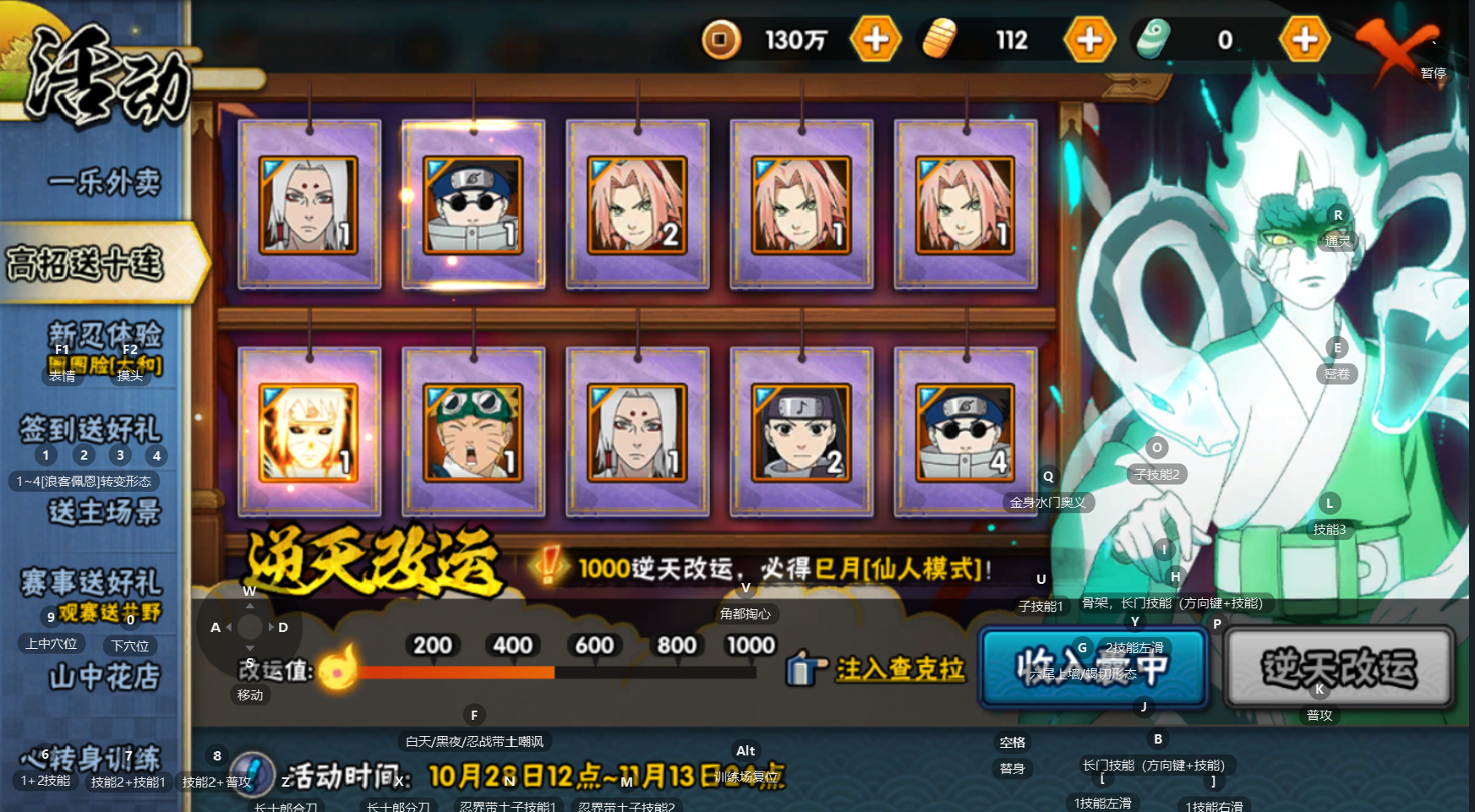The height and width of the screenshot is (812, 1475).
Task: Add more gold coins with plus button
Action: 876,39
